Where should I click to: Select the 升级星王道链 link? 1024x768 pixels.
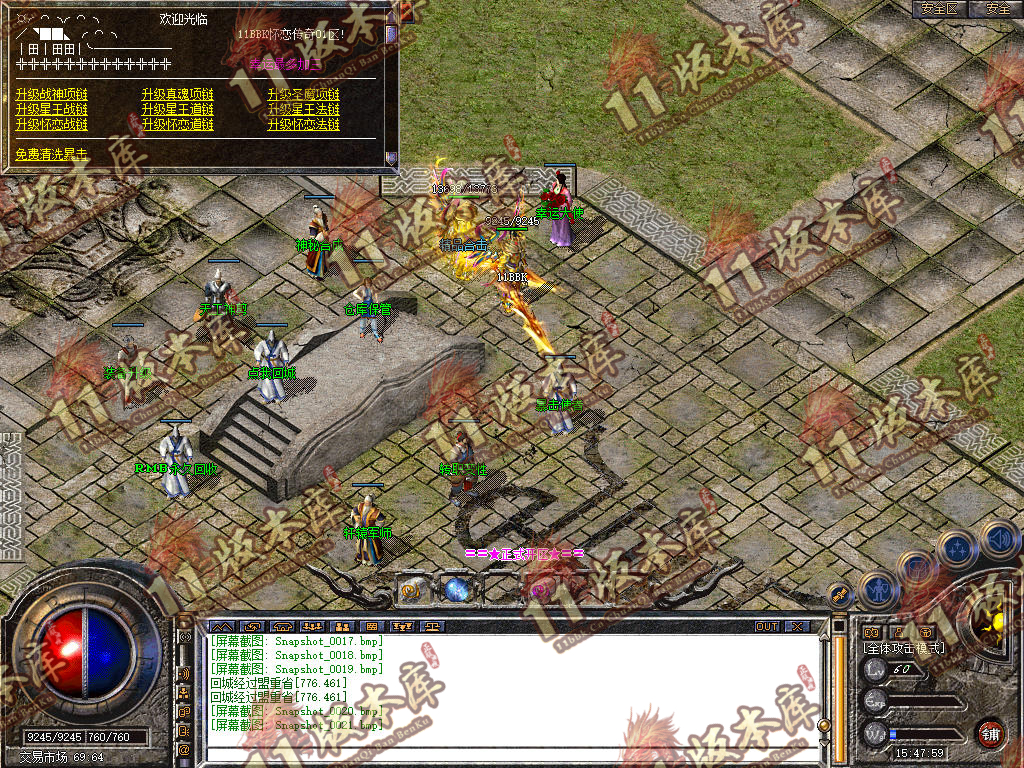pyautogui.click(x=178, y=109)
